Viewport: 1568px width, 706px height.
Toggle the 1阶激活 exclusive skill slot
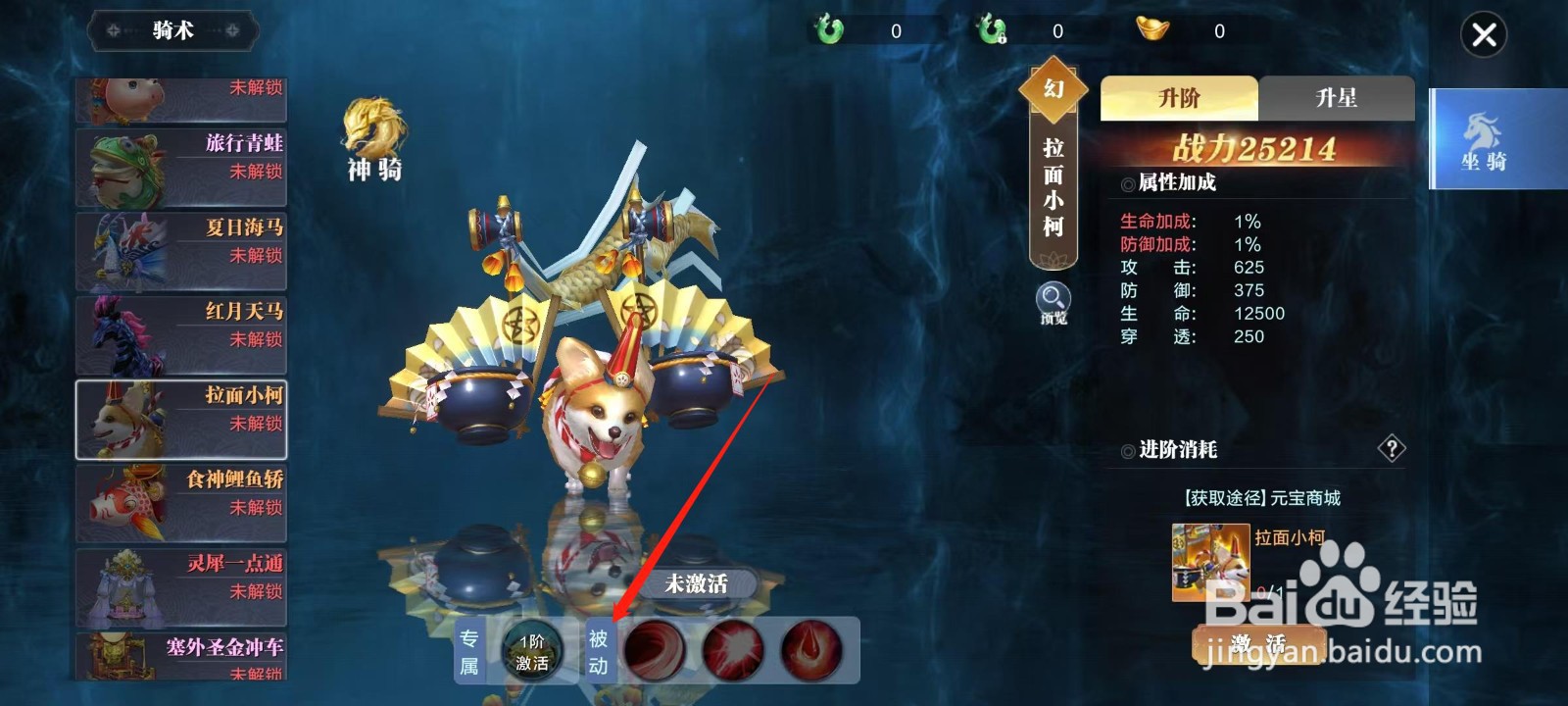click(x=529, y=649)
